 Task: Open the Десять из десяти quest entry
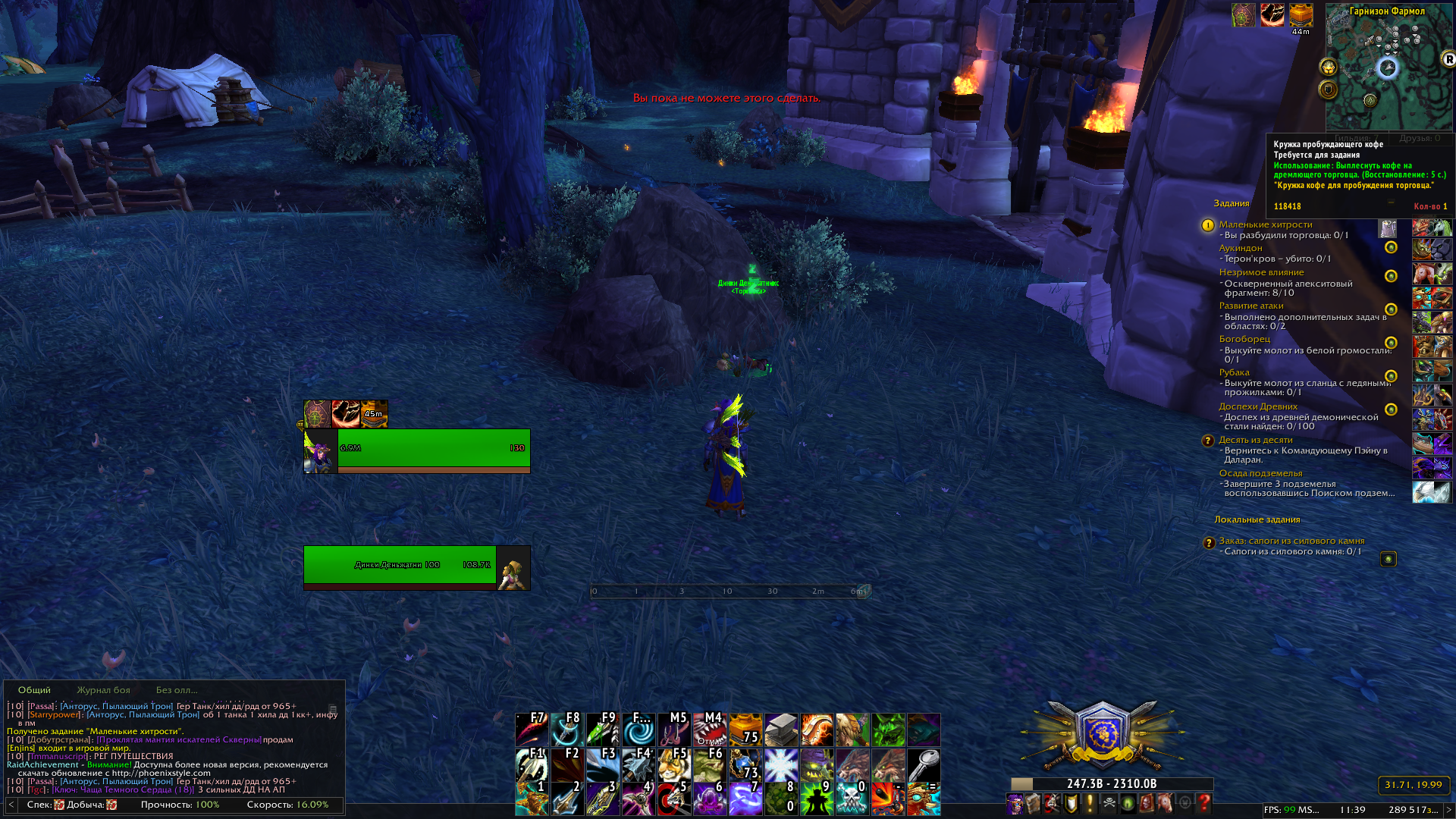(x=1255, y=440)
